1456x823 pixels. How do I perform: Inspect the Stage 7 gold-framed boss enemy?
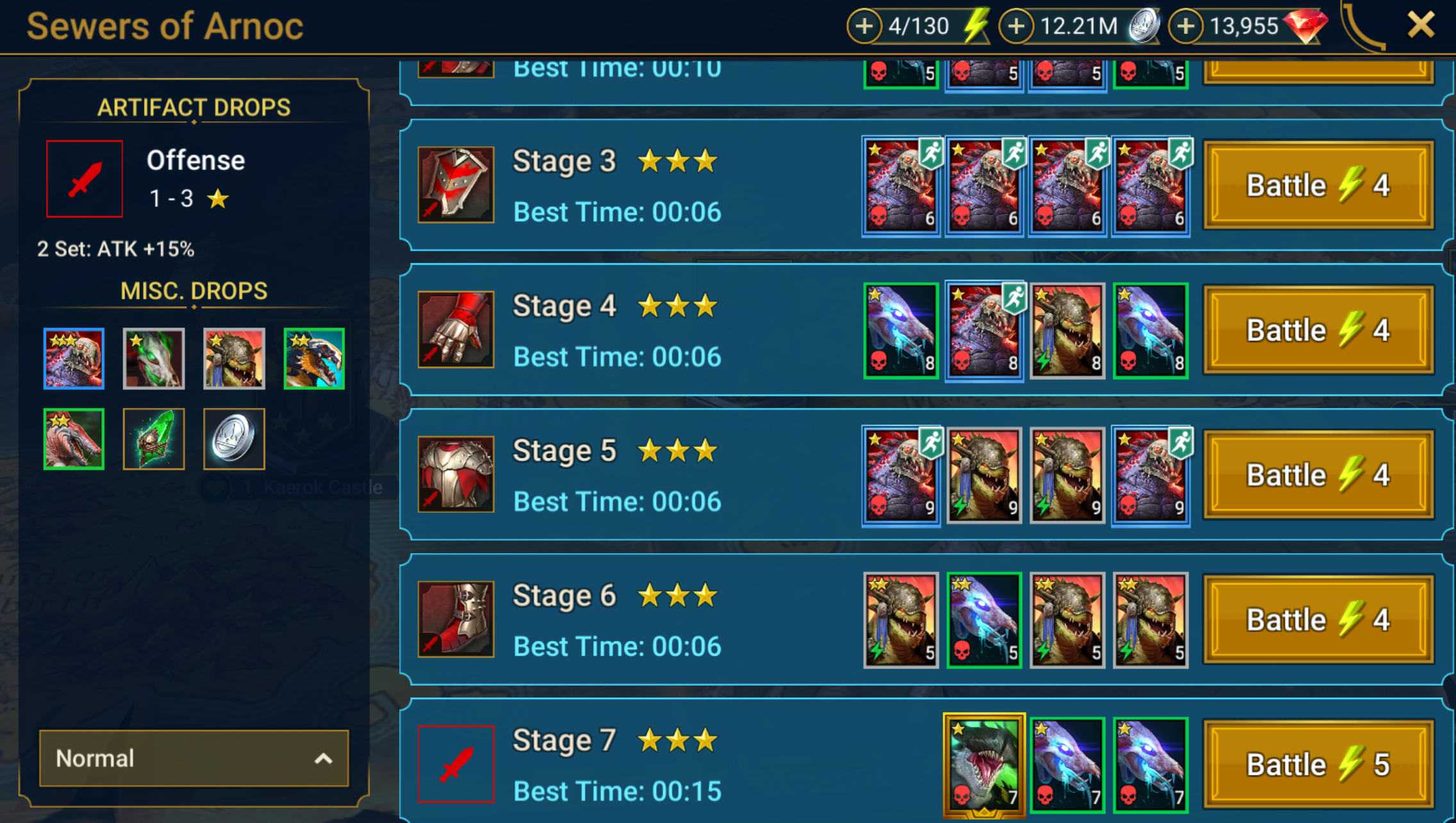[984, 764]
